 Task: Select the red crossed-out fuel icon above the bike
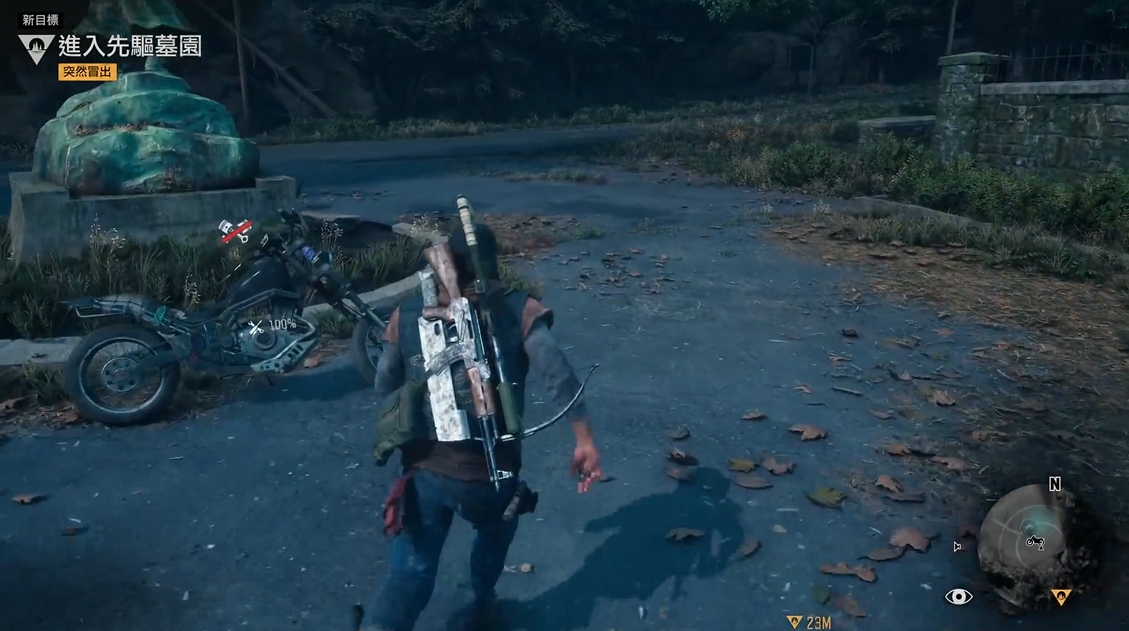tap(236, 231)
